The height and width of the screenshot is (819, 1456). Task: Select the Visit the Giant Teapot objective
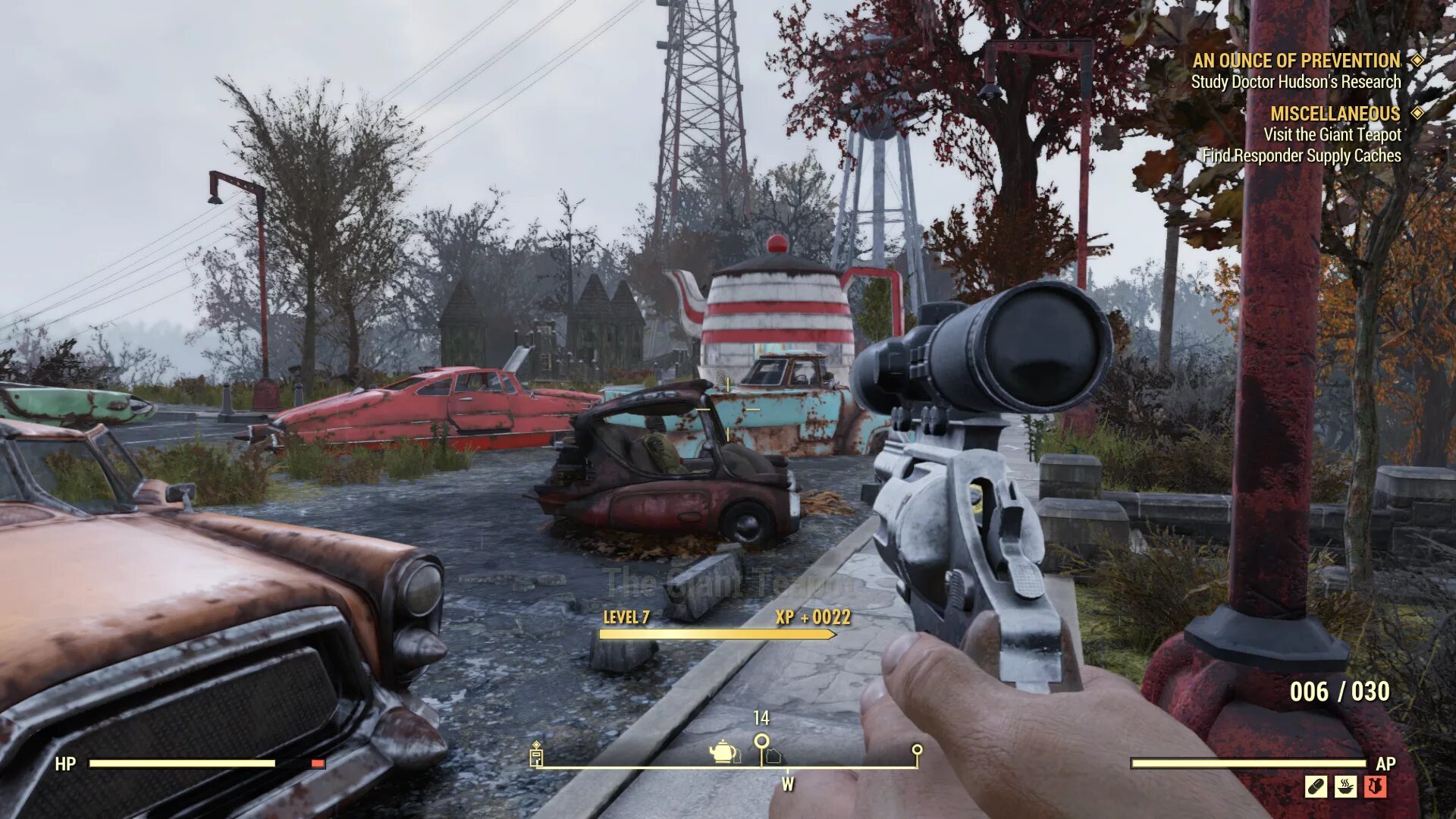[x=1332, y=135]
